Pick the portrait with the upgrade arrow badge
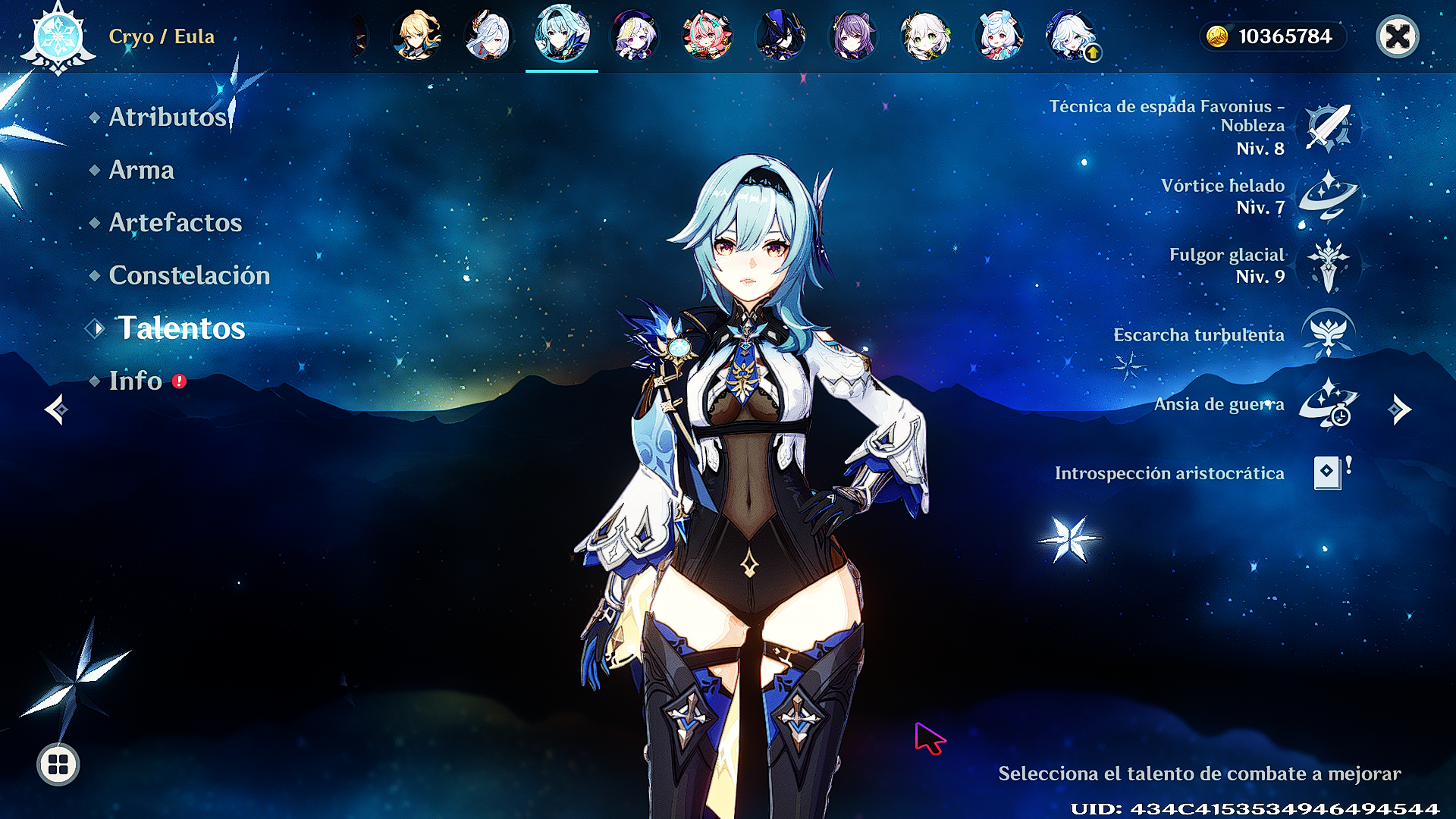Viewport: 1456px width, 819px height. point(1071,36)
